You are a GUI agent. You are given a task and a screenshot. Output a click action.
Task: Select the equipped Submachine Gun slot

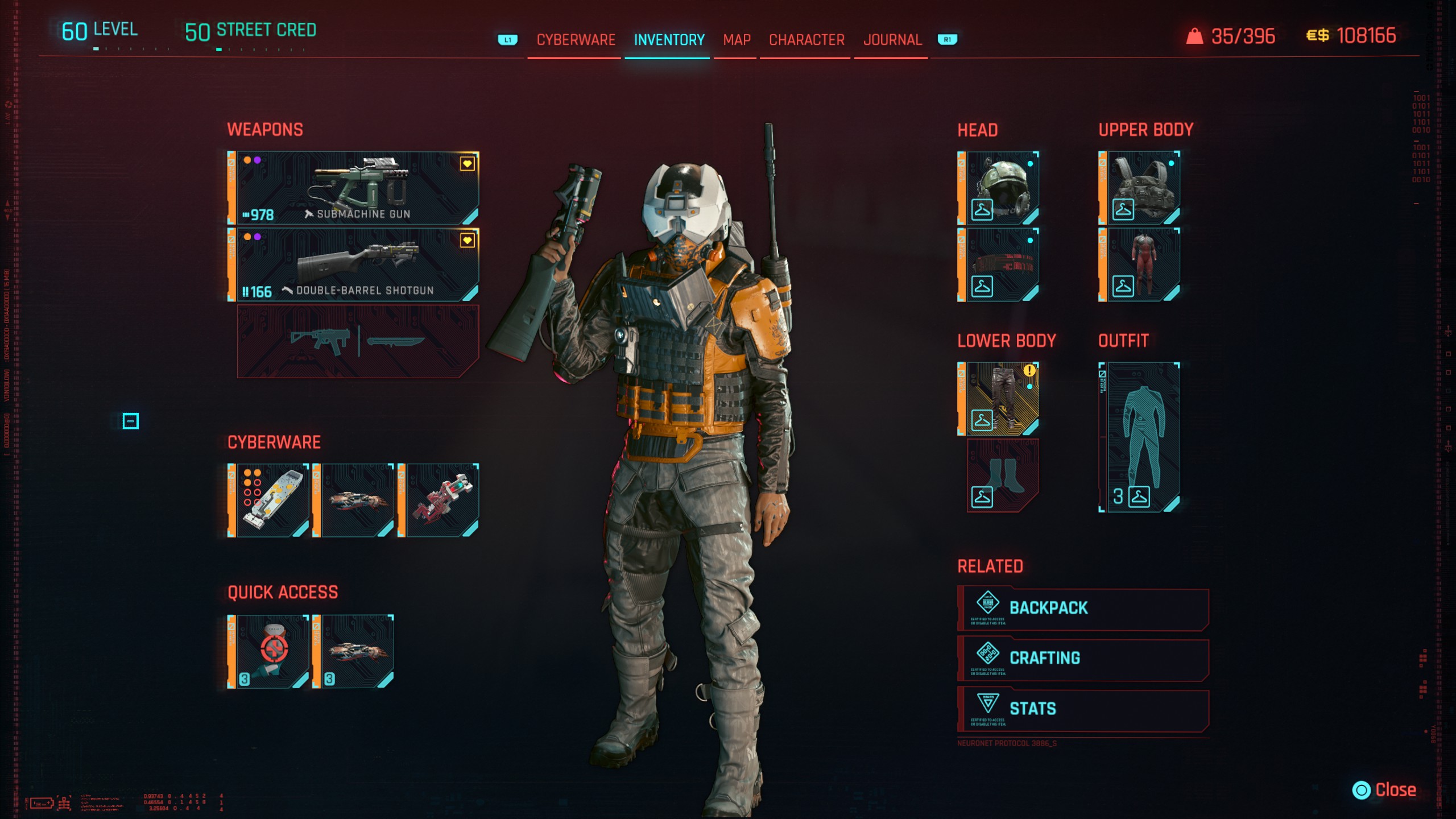click(x=354, y=188)
